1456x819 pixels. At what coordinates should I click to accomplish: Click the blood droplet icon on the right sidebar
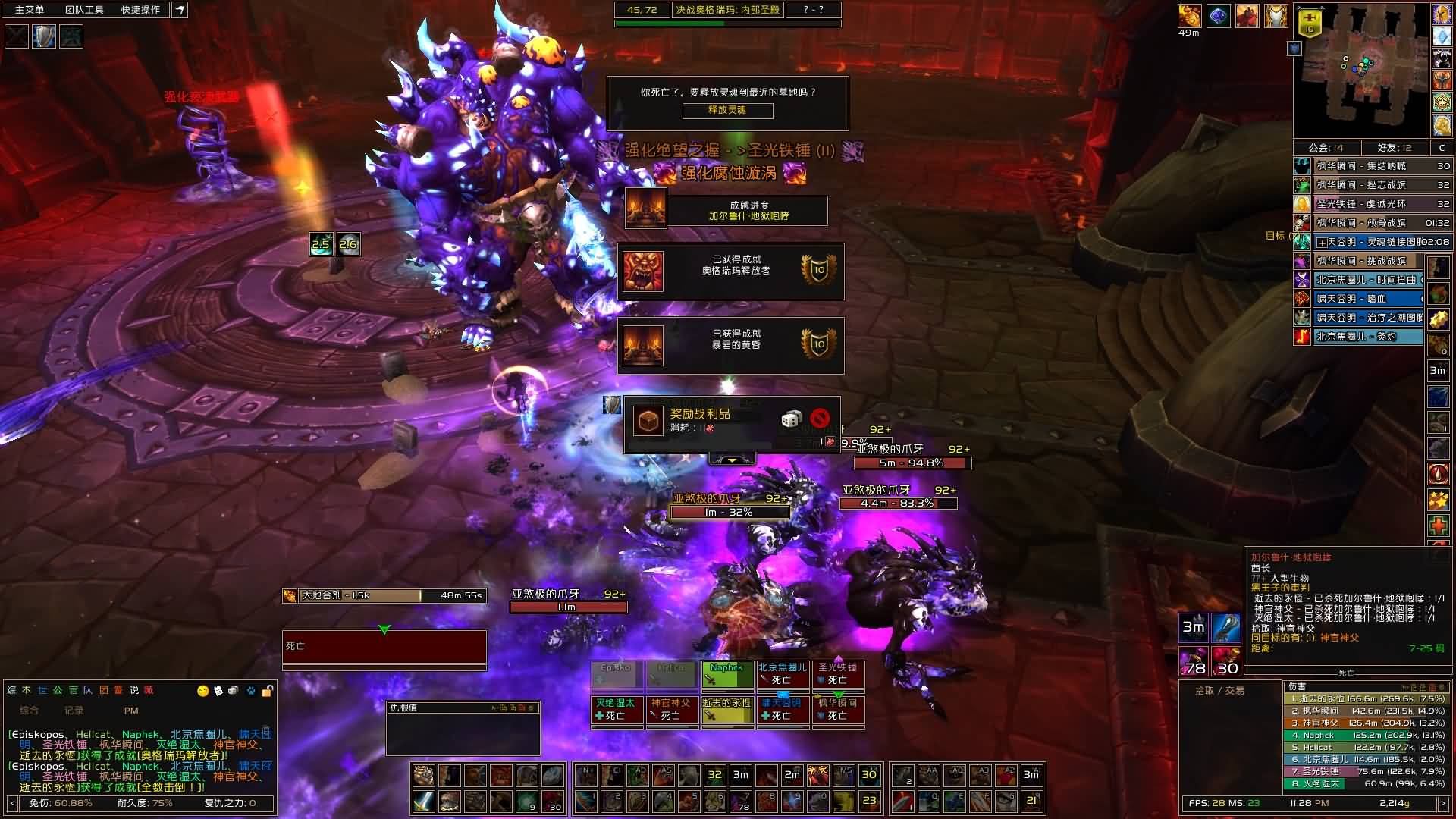point(1439,474)
